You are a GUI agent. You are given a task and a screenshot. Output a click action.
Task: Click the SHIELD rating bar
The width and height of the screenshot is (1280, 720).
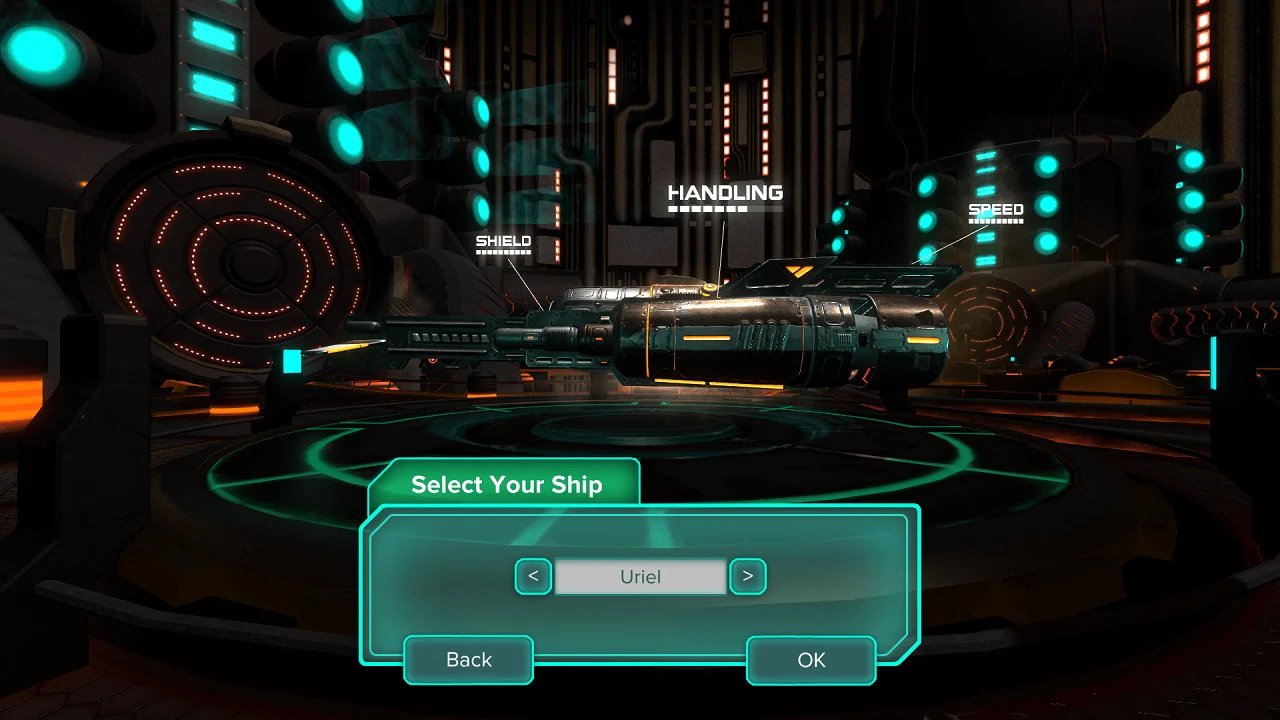(x=503, y=253)
